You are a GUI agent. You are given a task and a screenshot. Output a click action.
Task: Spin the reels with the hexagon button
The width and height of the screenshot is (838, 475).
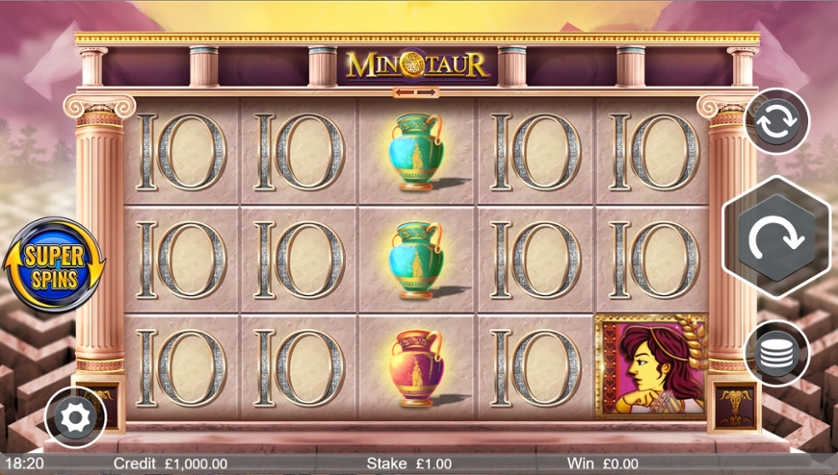click(x=777, y=238)
